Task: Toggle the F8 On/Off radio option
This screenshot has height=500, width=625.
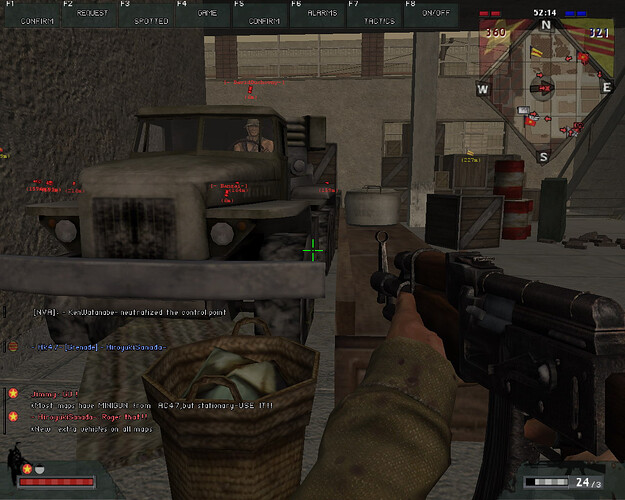Action: pos(435,13)
